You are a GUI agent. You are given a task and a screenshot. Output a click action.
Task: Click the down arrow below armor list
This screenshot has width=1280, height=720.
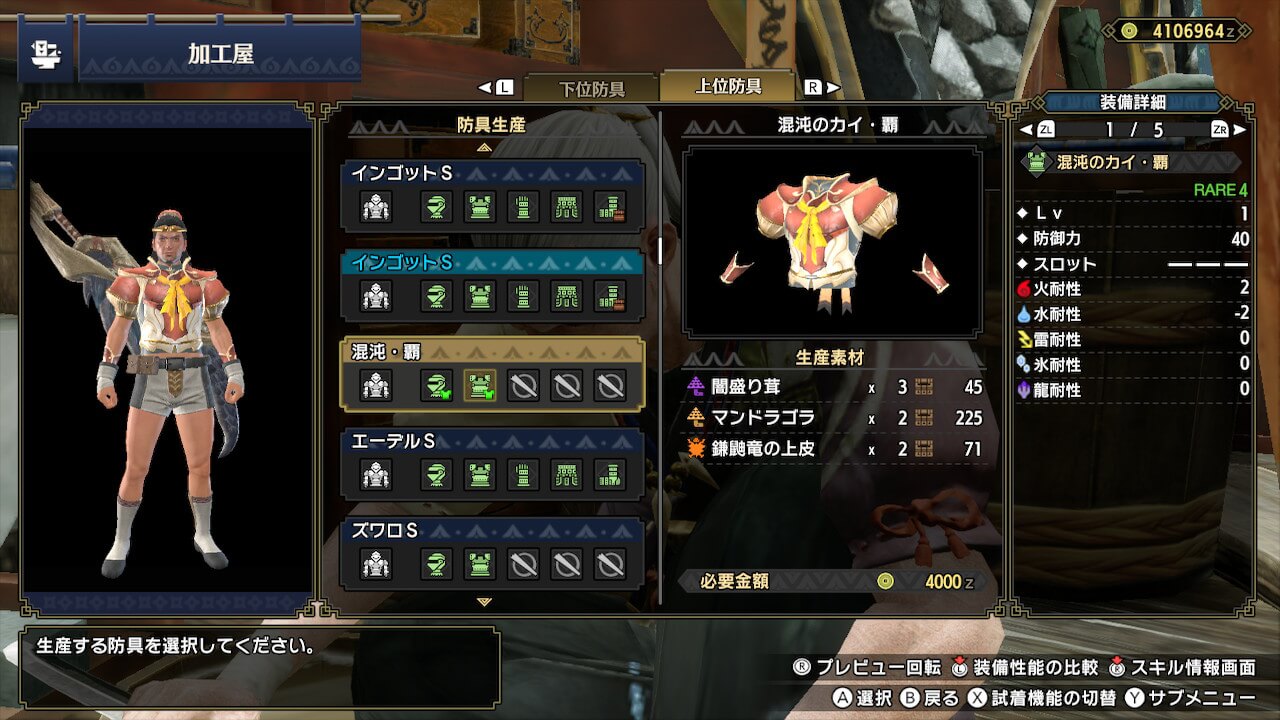(x=485, y=602)
